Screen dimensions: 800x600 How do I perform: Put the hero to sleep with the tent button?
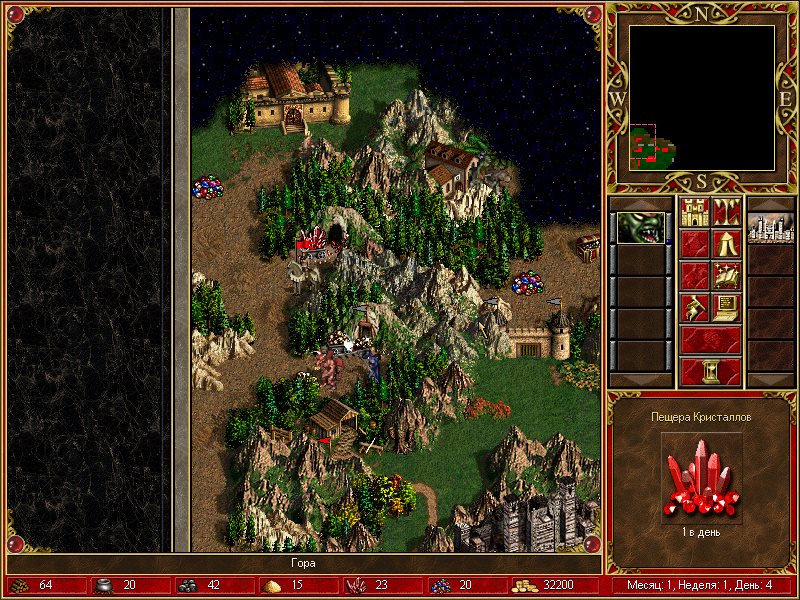[726, 244]
